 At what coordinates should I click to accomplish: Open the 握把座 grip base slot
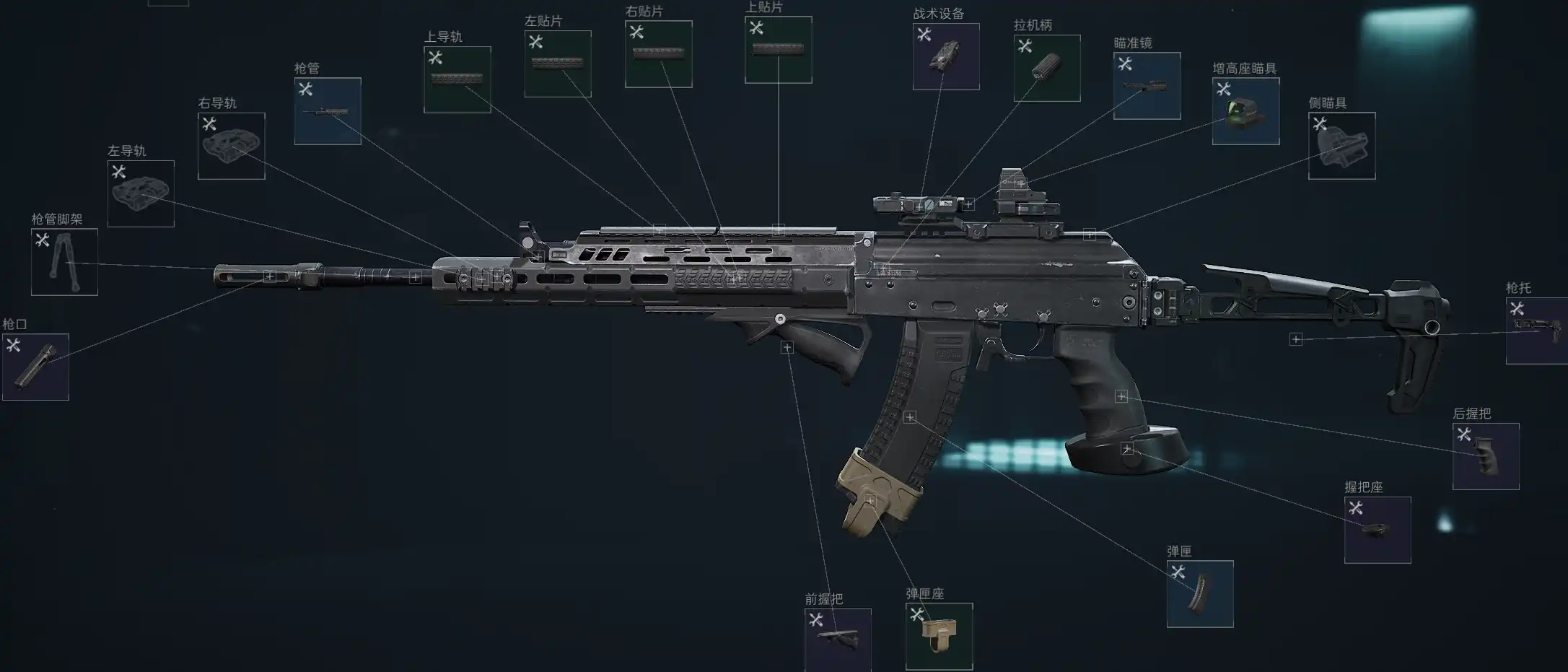click(1378, 530)
